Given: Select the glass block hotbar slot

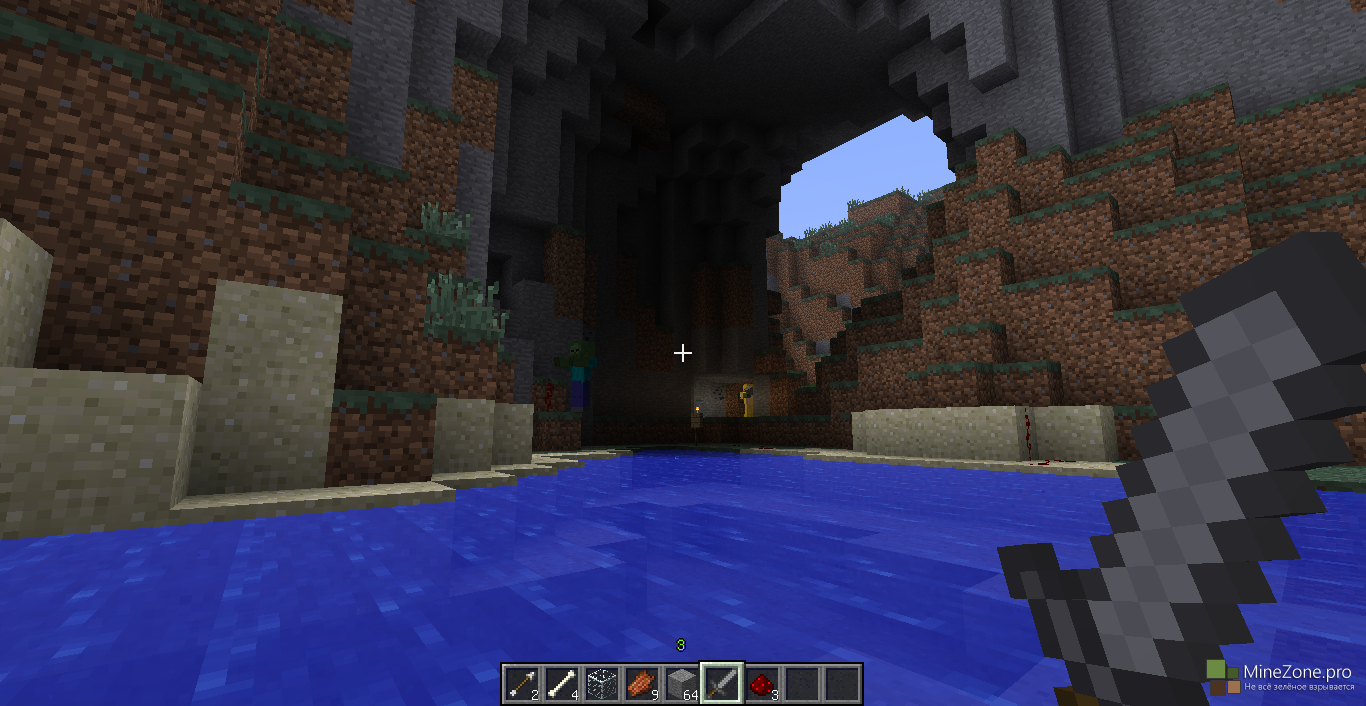Looking at the screenshot, I should pos(601,684).
